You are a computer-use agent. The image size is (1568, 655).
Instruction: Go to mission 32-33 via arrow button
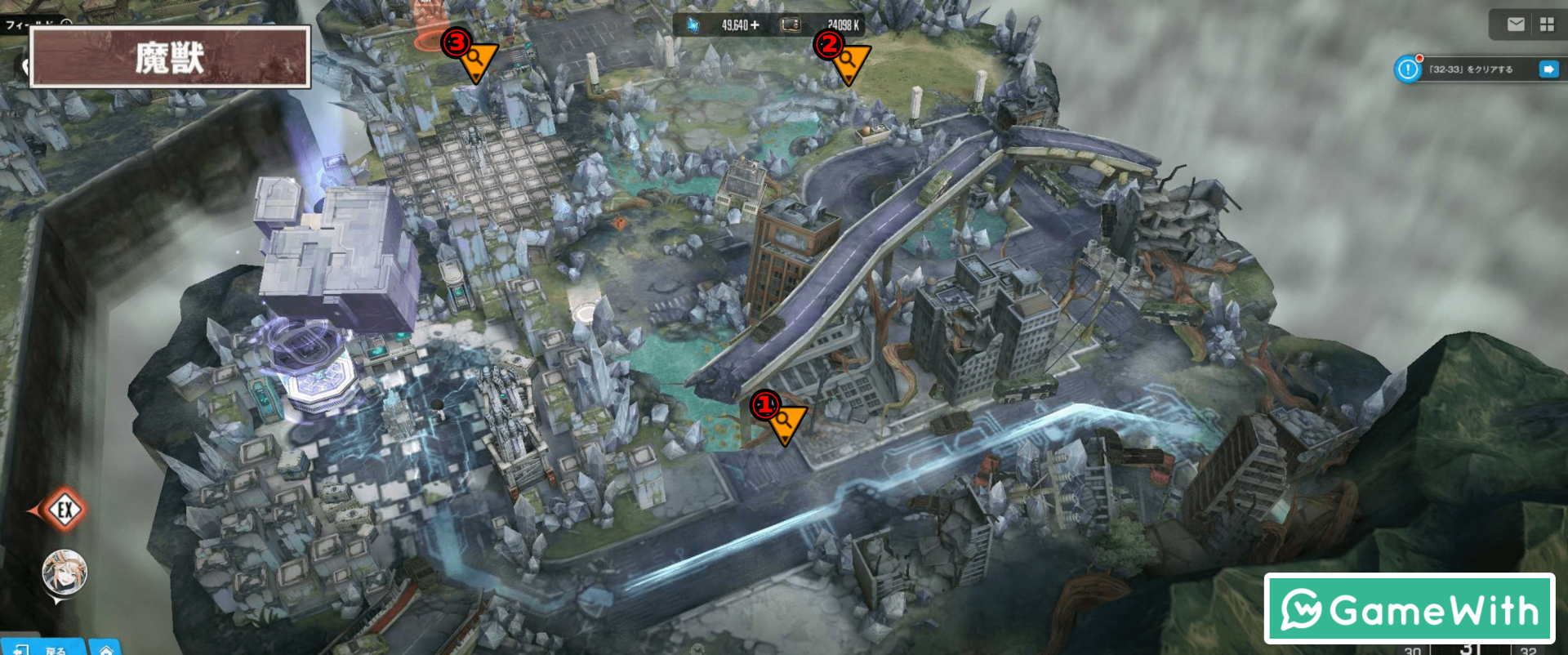[1548, 69]
